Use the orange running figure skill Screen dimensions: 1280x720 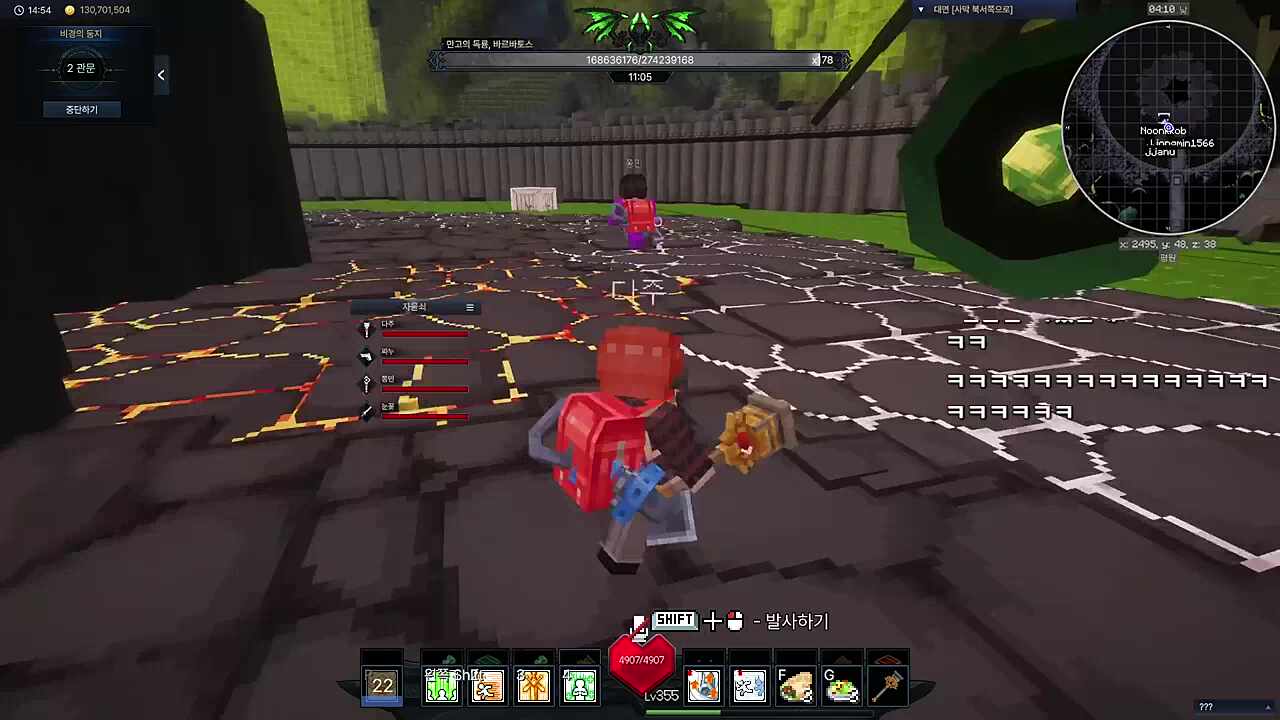488,686
